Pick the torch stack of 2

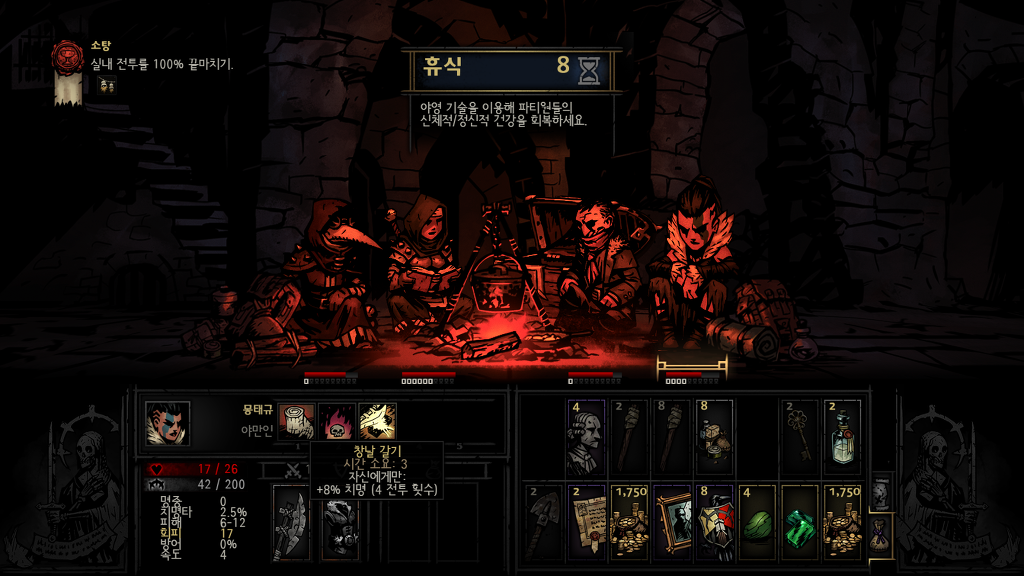(628, 437)
